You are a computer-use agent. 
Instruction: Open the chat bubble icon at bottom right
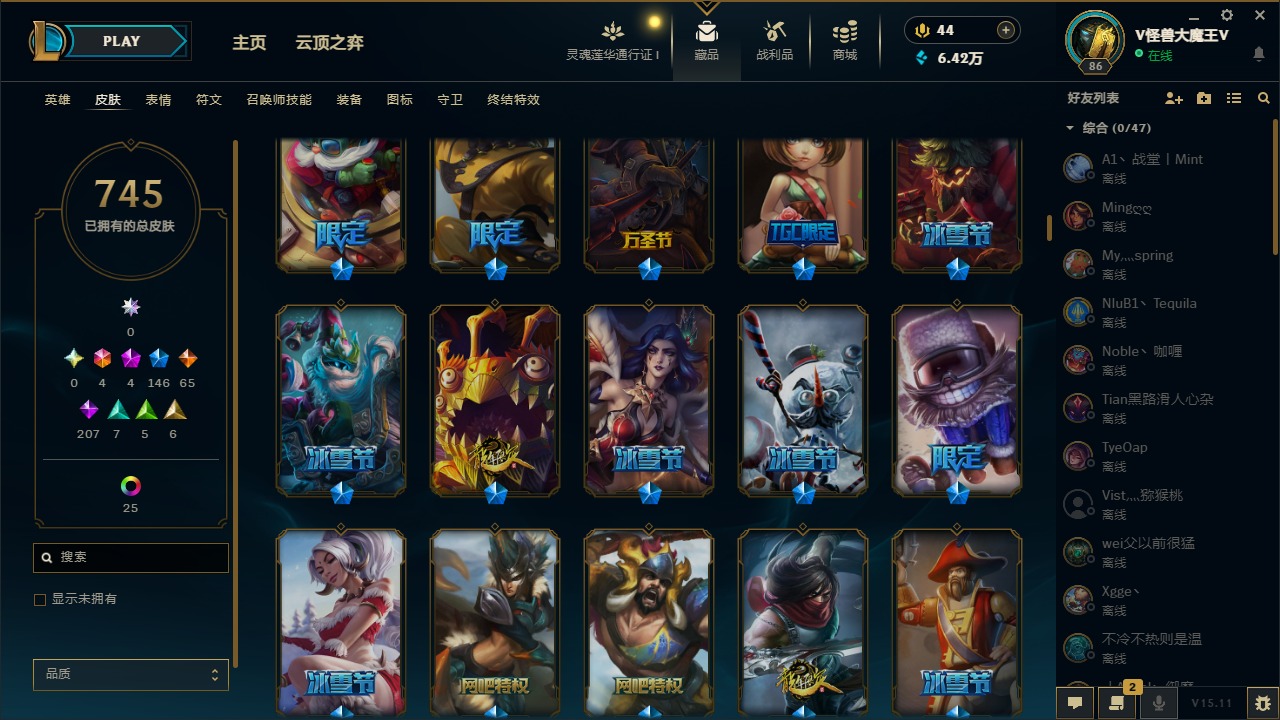(x=1075, y=703)
